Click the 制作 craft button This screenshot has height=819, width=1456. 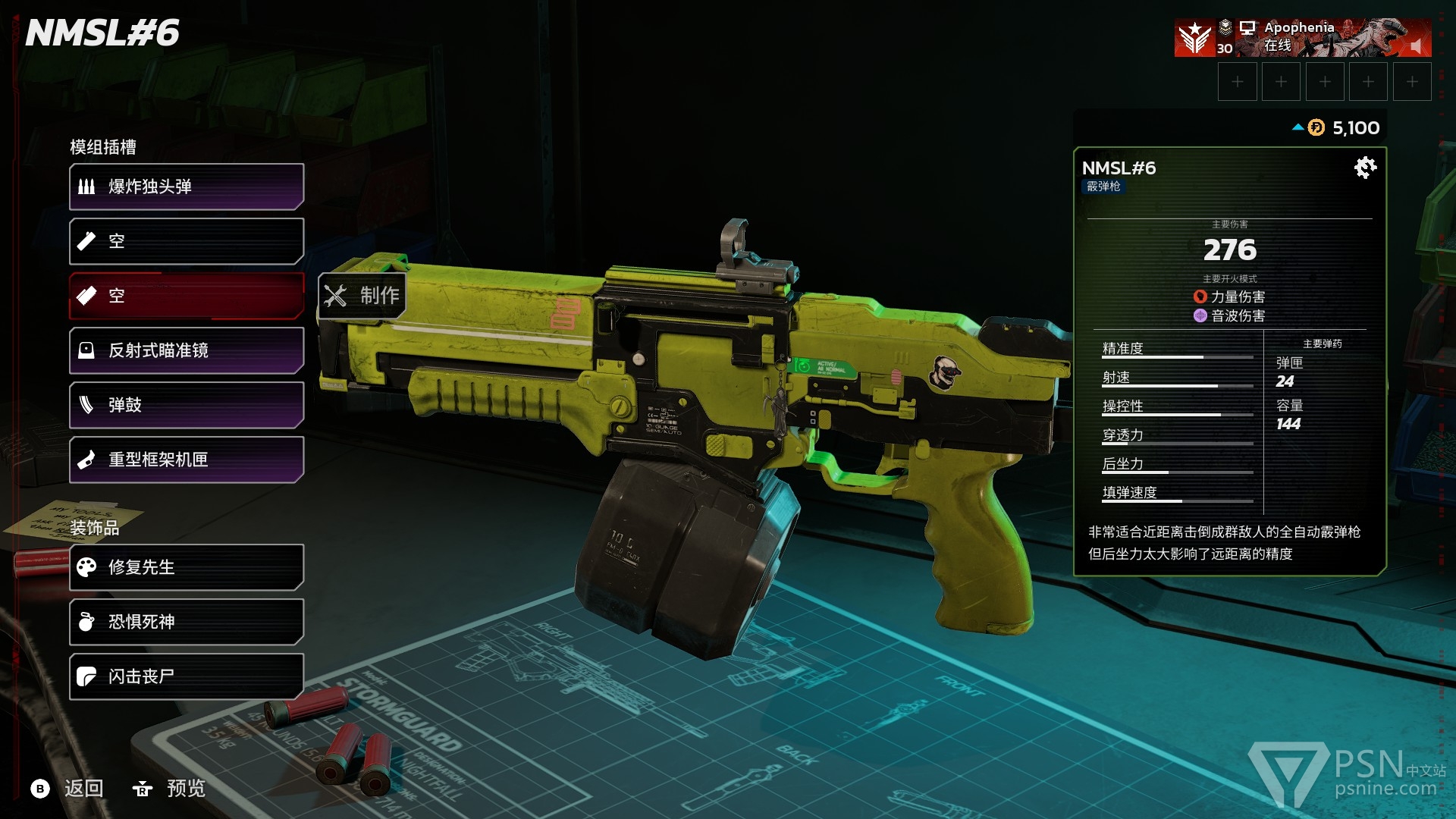[362, 295]
